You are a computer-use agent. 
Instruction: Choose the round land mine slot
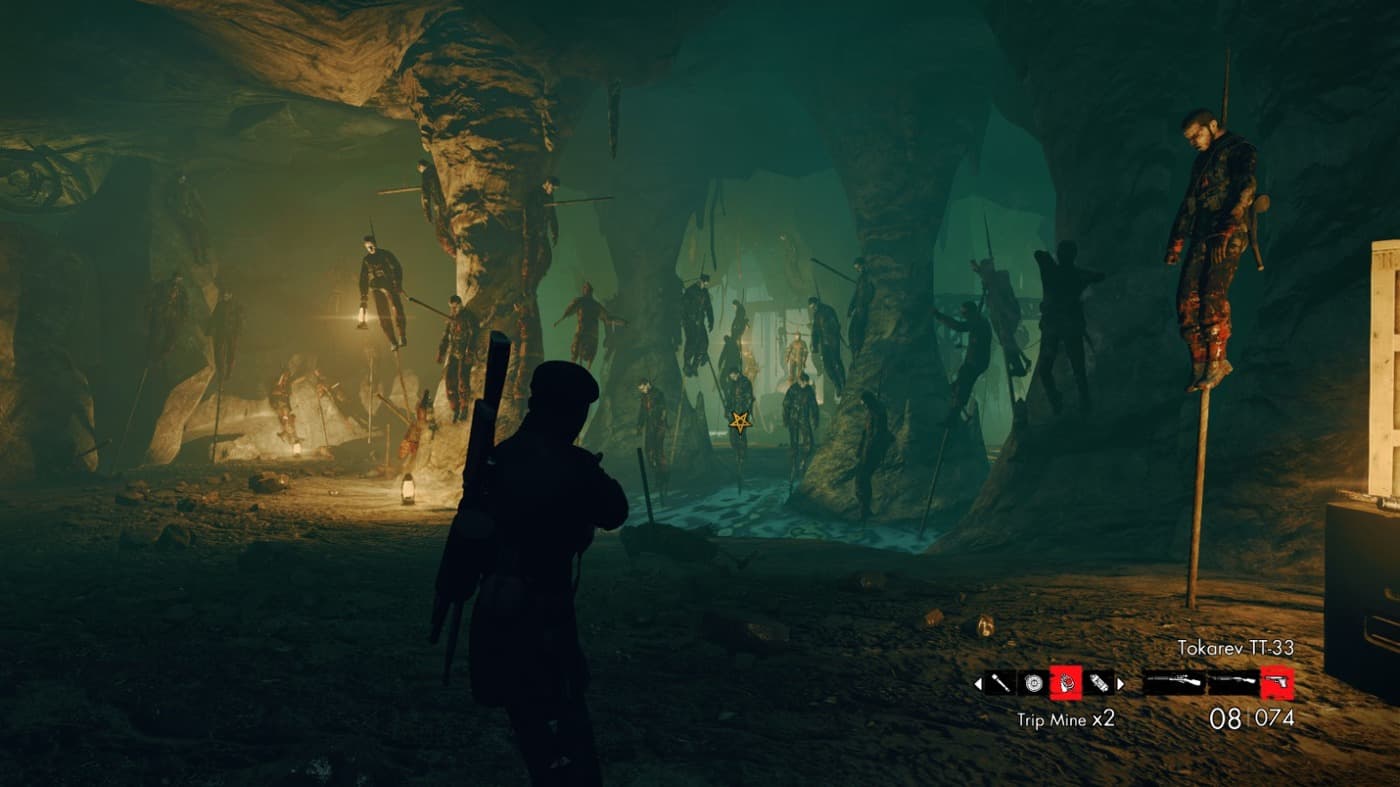click(x=1032, y=684)
